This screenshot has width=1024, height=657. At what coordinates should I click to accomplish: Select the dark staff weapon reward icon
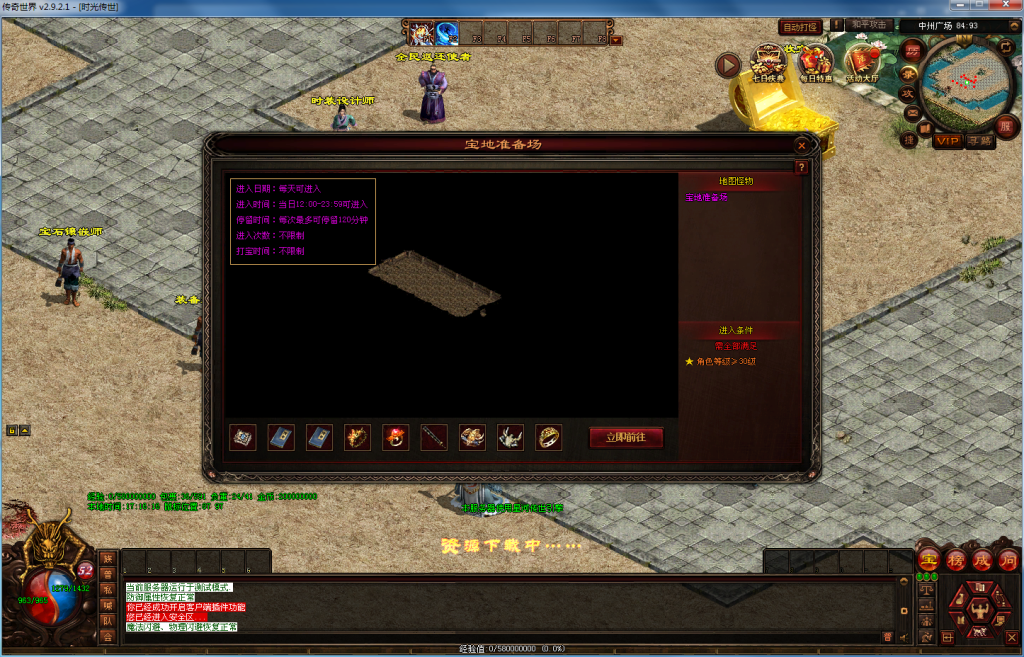pos(434,437)
